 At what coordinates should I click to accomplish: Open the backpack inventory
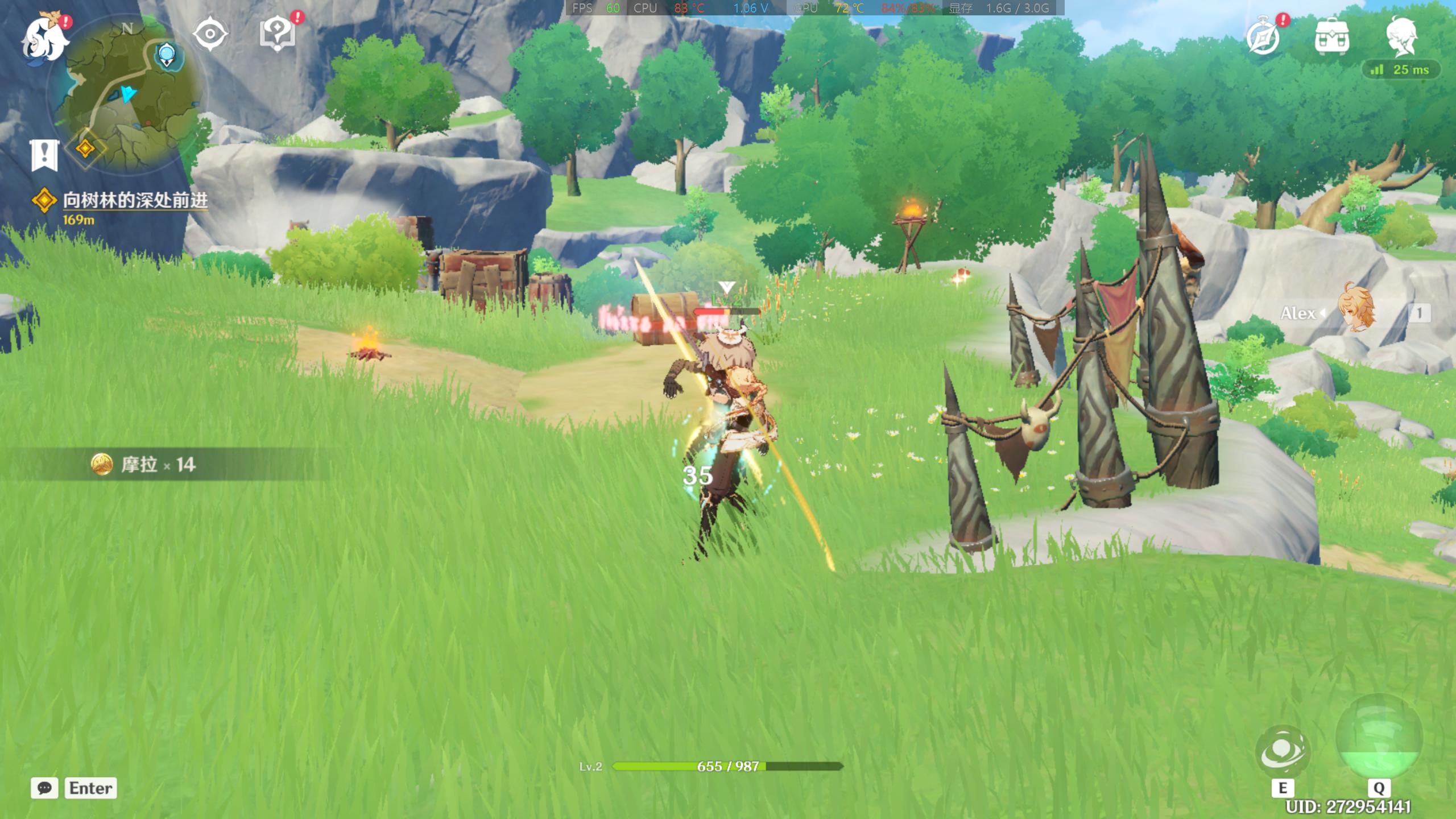[x=1331, y=38]
